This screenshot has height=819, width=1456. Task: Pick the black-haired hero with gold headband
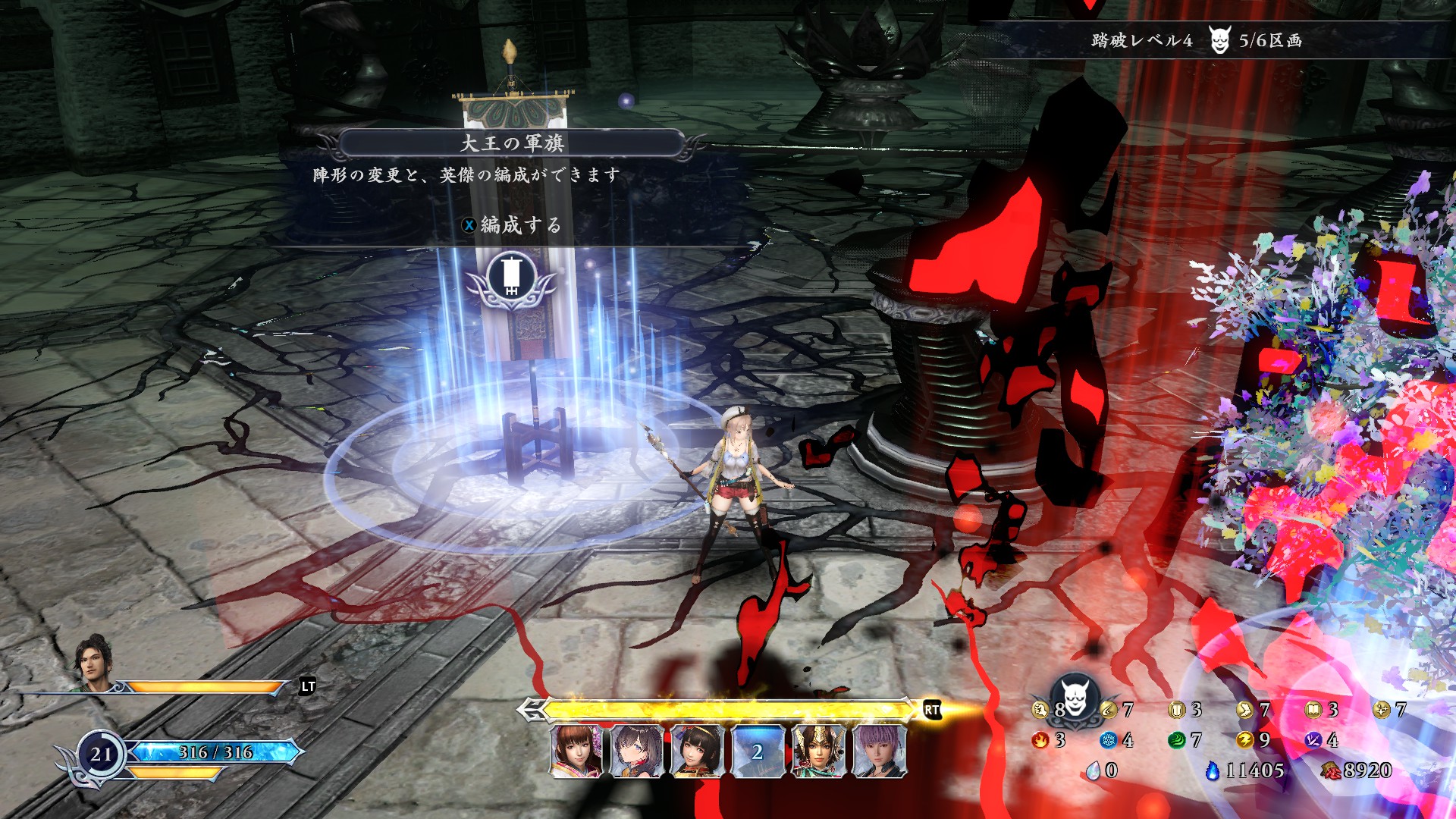pyautogui.click(x=697, y=751)
